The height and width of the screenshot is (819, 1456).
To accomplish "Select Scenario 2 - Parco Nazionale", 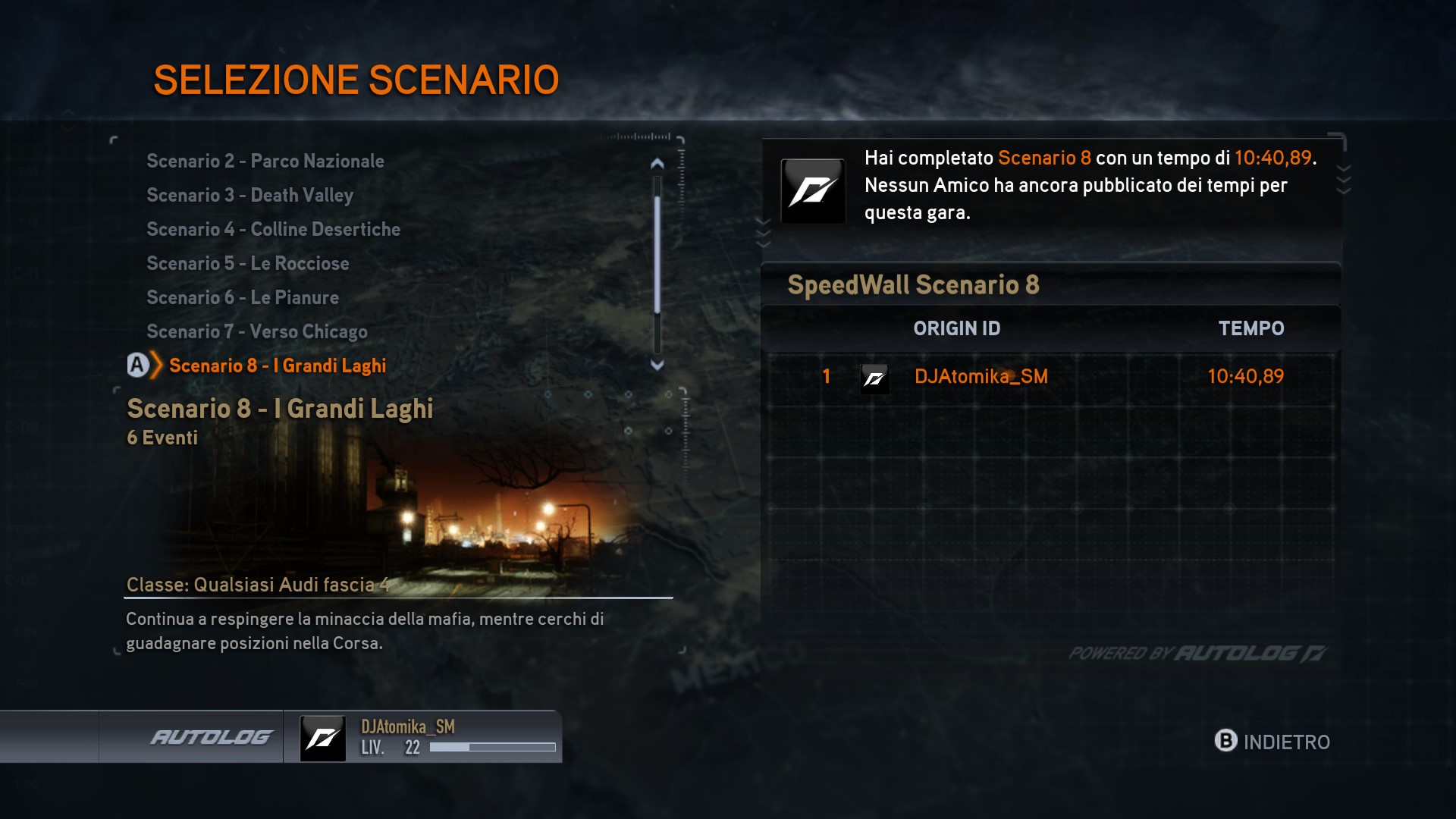I will tap(265, 161).
